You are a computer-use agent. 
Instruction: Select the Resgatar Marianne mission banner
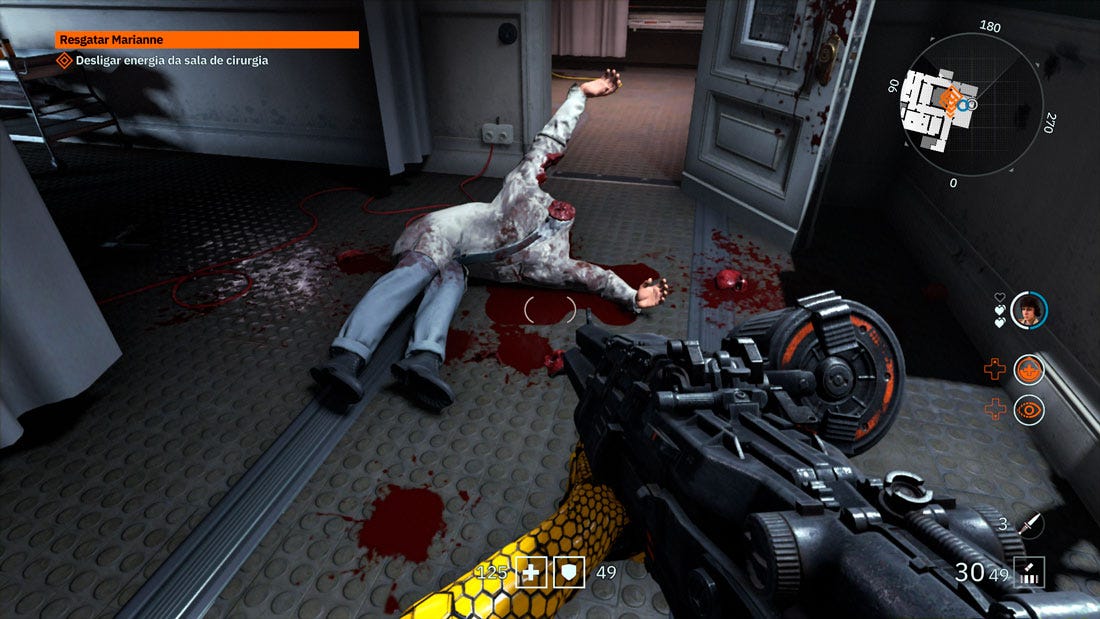[x=207, y=40]
